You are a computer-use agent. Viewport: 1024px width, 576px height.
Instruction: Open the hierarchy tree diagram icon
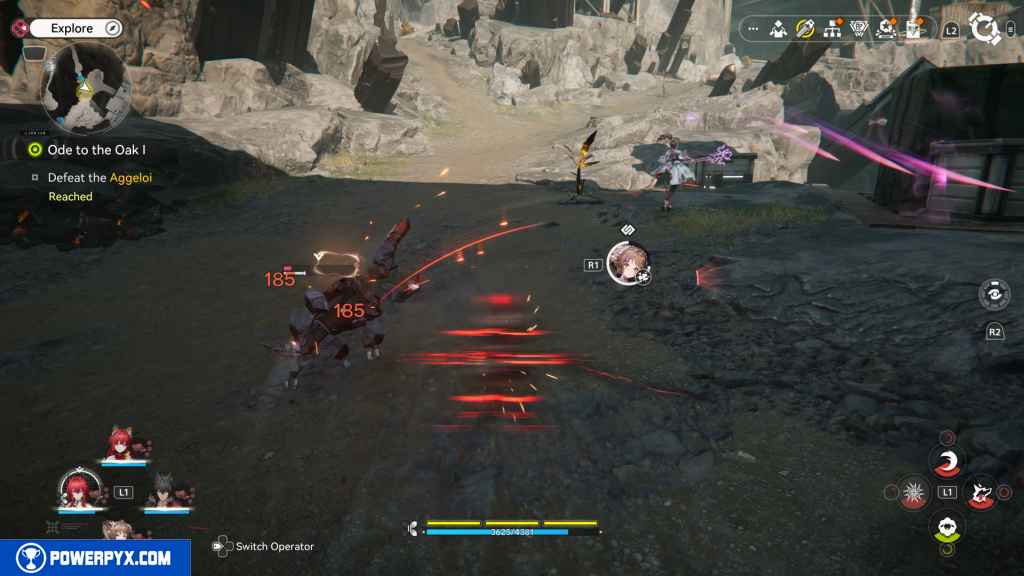click(832, 29)
